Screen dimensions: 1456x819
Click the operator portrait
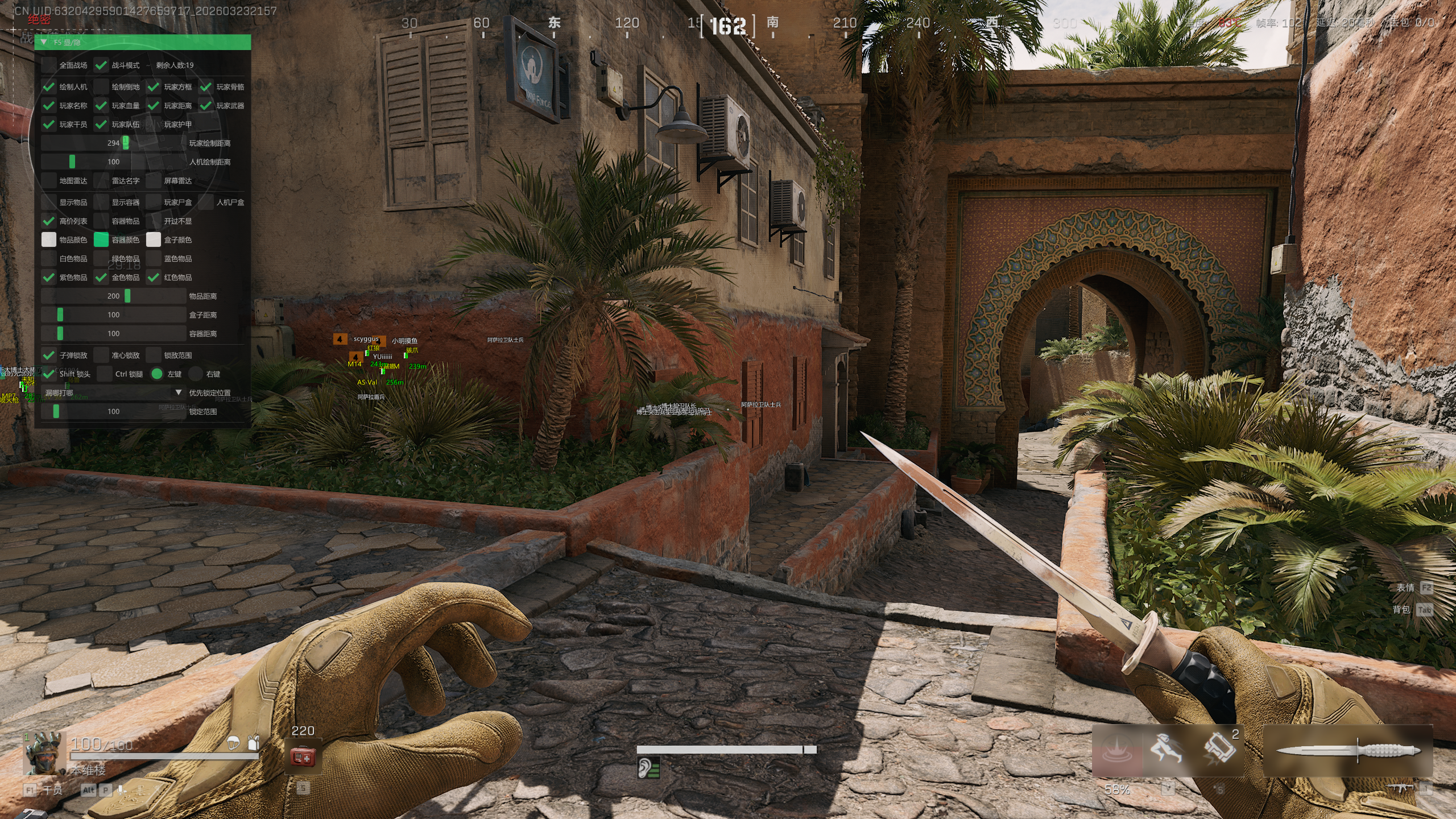45,753
